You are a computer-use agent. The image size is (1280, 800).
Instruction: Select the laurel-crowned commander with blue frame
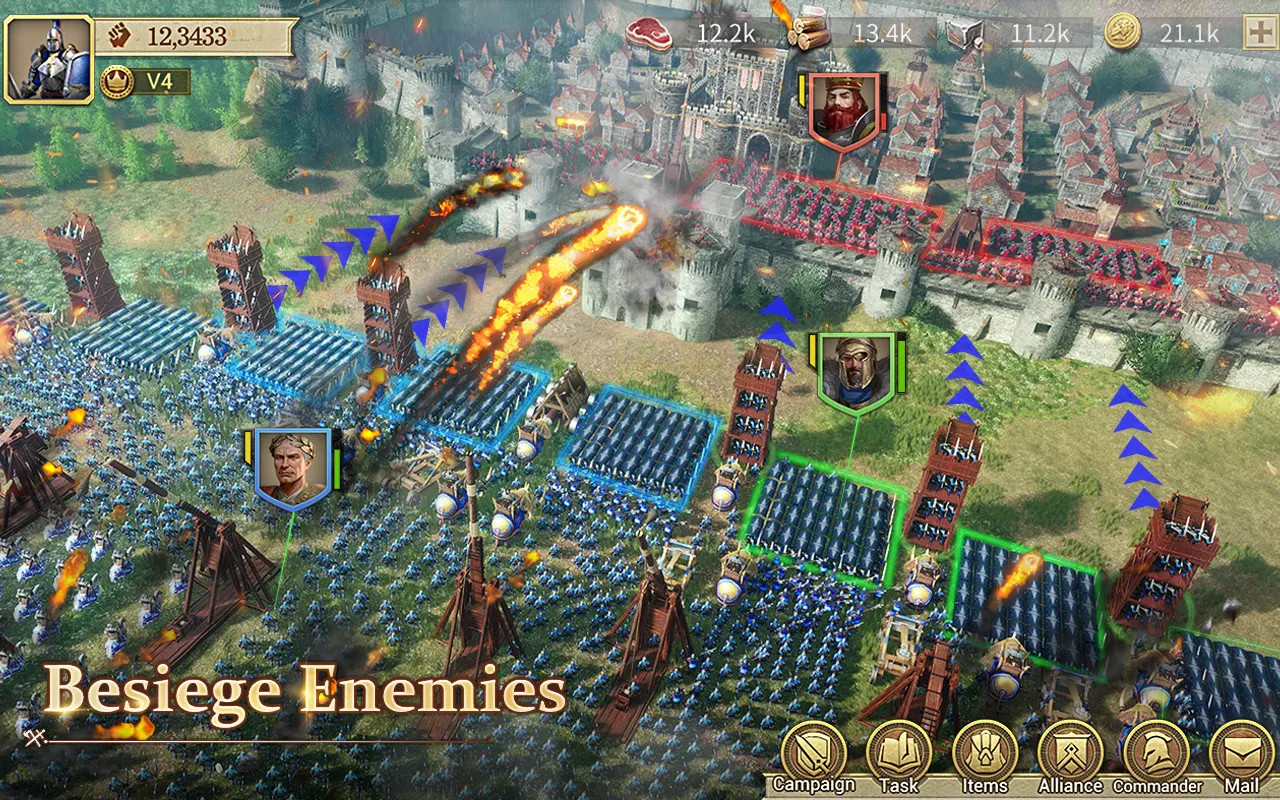292,468
